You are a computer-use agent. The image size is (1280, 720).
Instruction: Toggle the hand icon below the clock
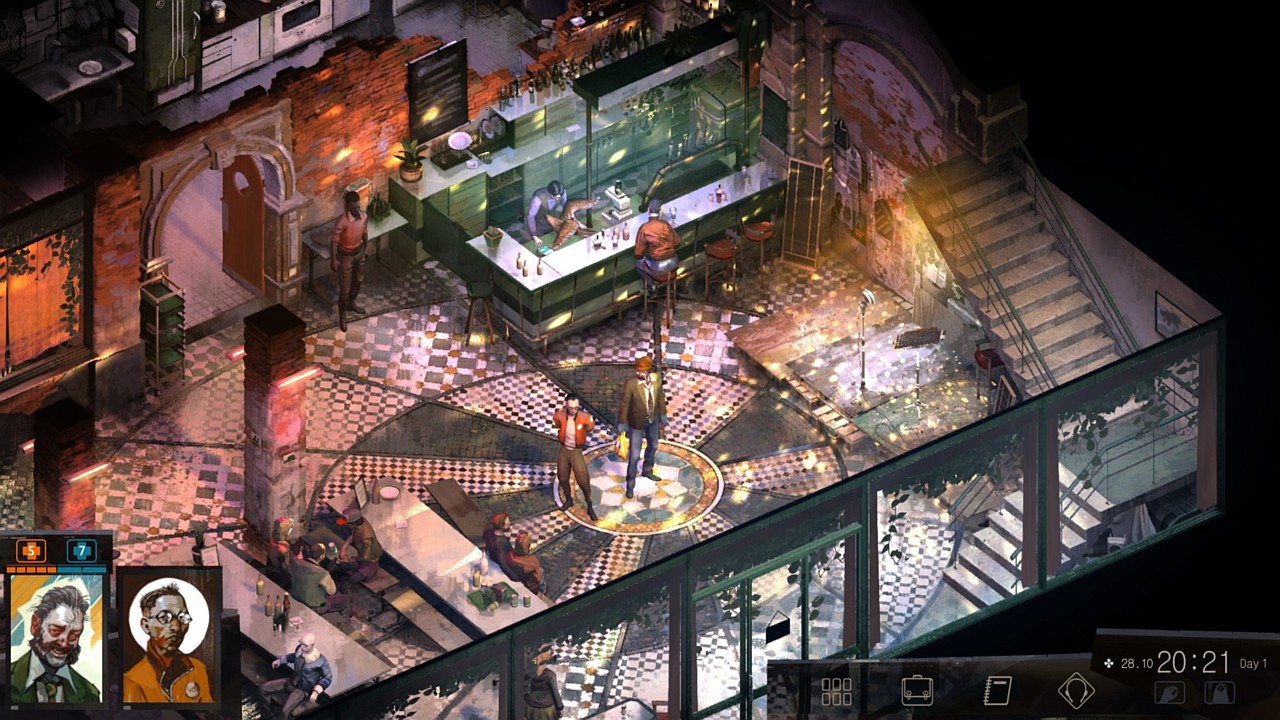pos(1170,692)
